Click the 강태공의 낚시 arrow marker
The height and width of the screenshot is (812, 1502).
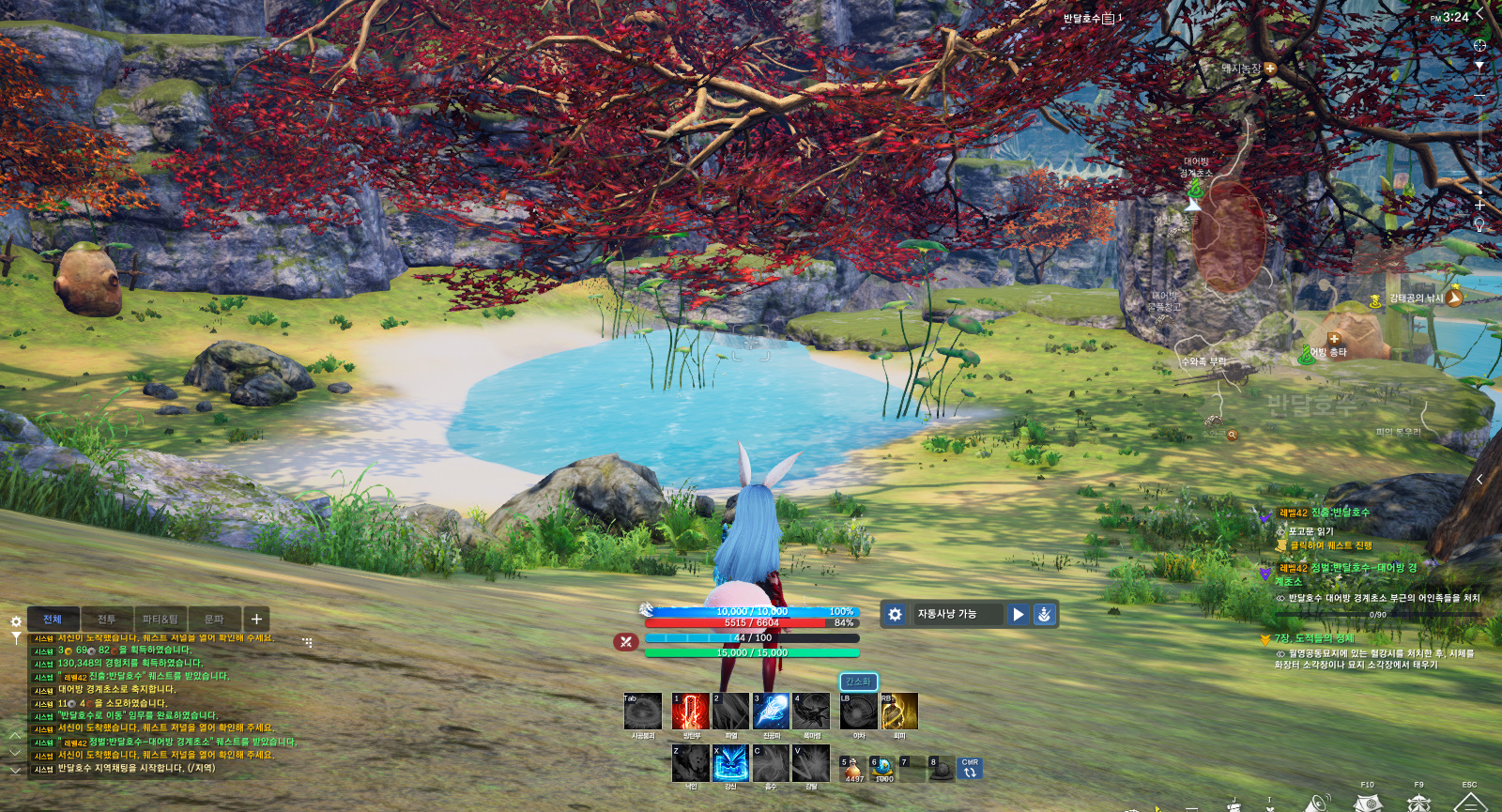1453,298
